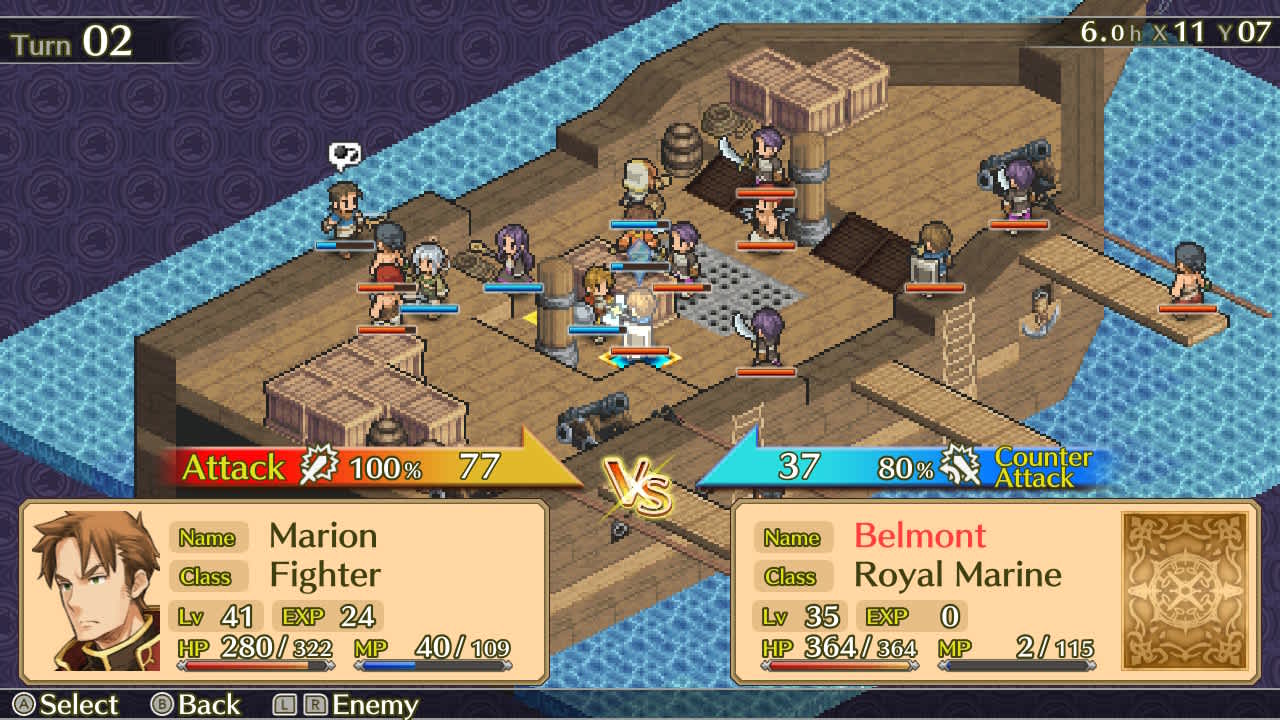
Task: Click the barrel beside the upper crates
Action: pos(683,150)
